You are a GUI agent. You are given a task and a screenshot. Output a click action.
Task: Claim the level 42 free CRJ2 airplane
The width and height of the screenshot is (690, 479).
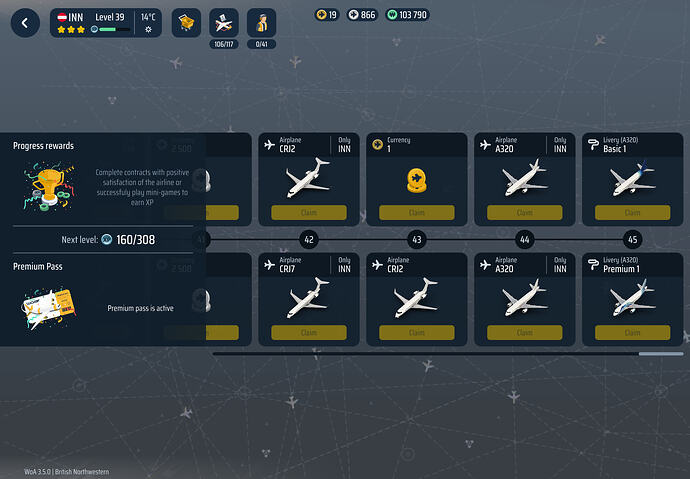click(x=308, y=213)
